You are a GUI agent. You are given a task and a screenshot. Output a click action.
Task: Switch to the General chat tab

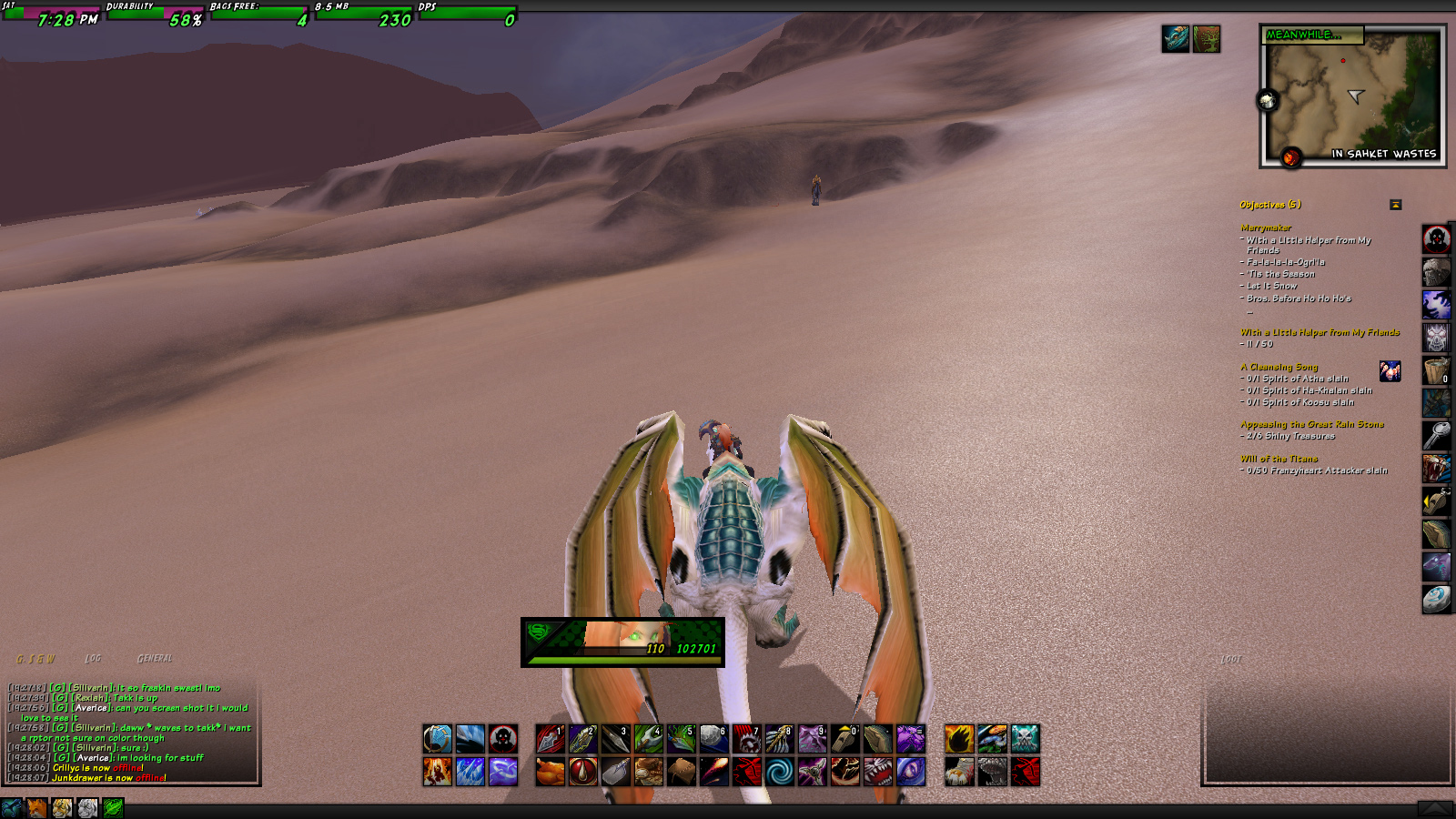point(155,658)
